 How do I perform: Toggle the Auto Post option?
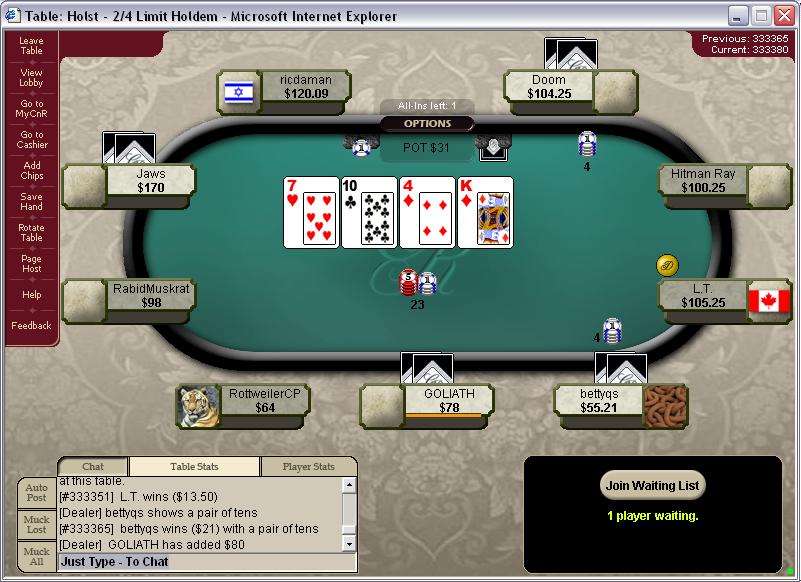37,493
